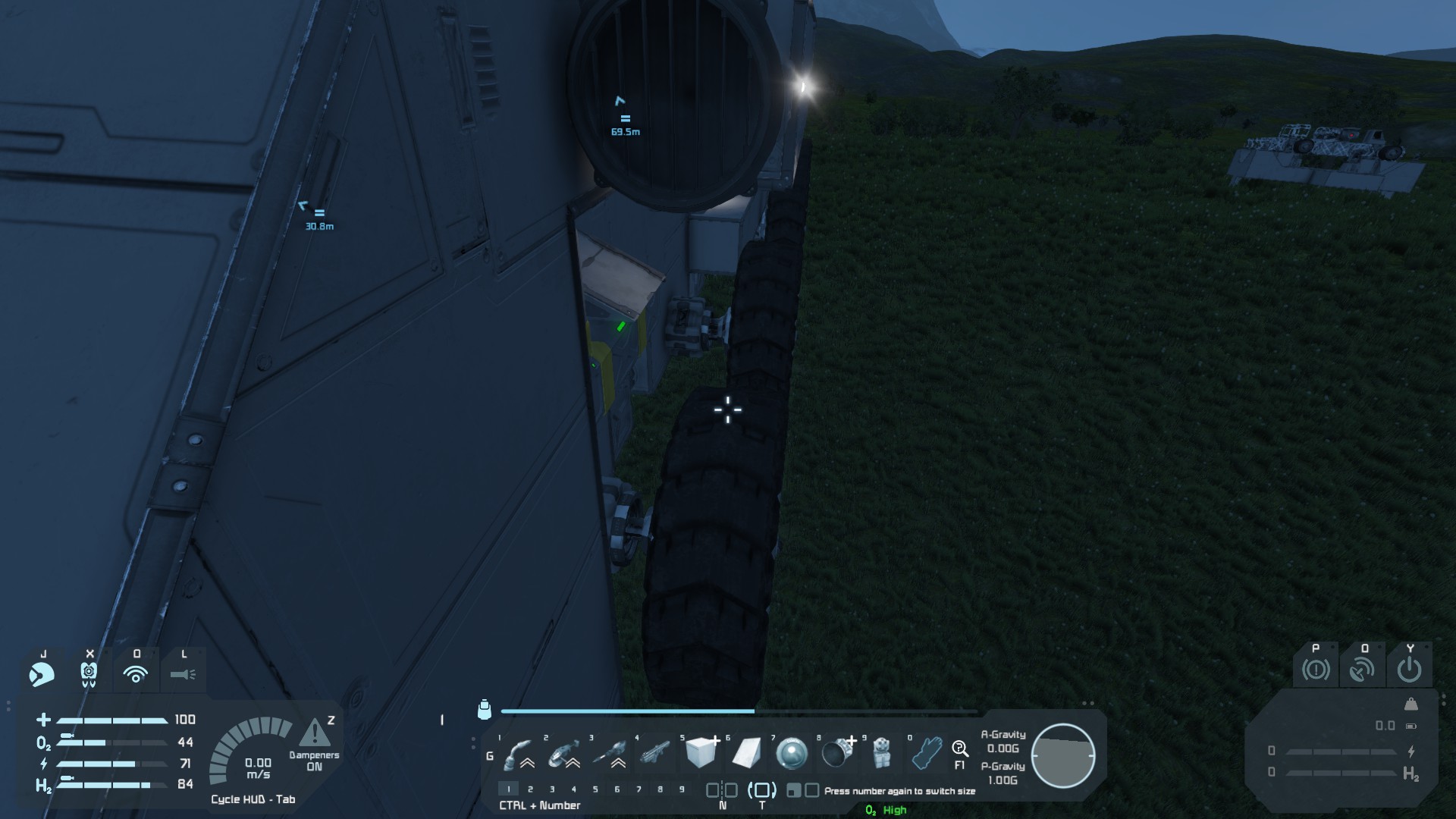Switch to toolbar page 2

pyautogui.click(x=530, y=789)
